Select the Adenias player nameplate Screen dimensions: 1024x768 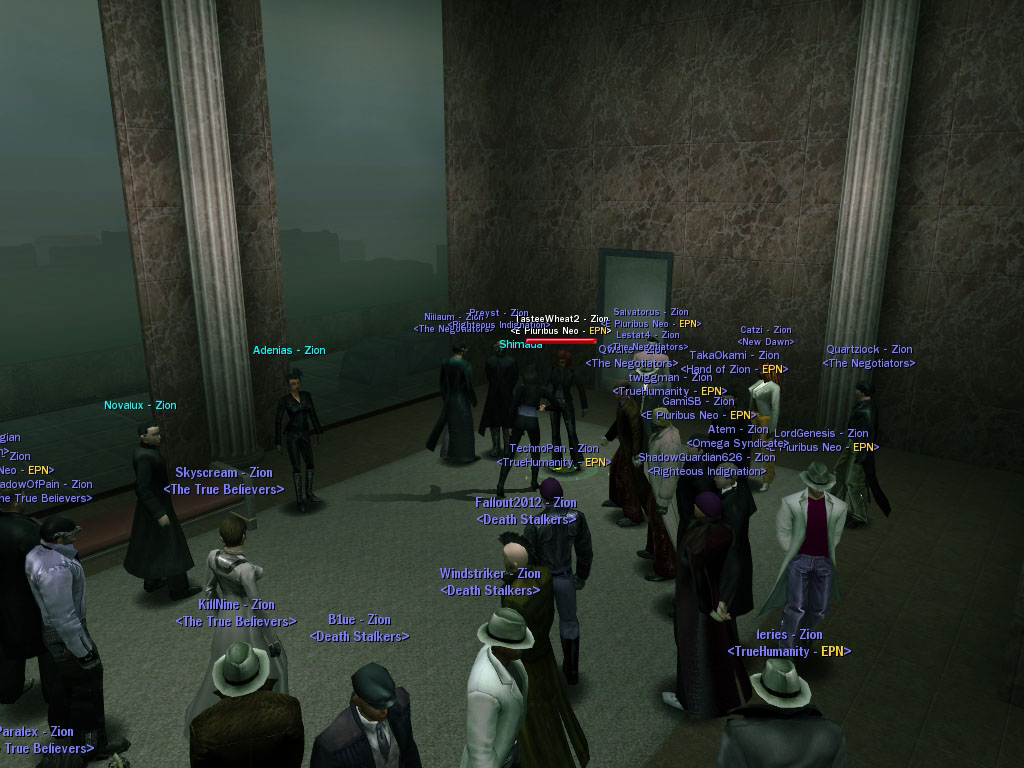point(289,351)
